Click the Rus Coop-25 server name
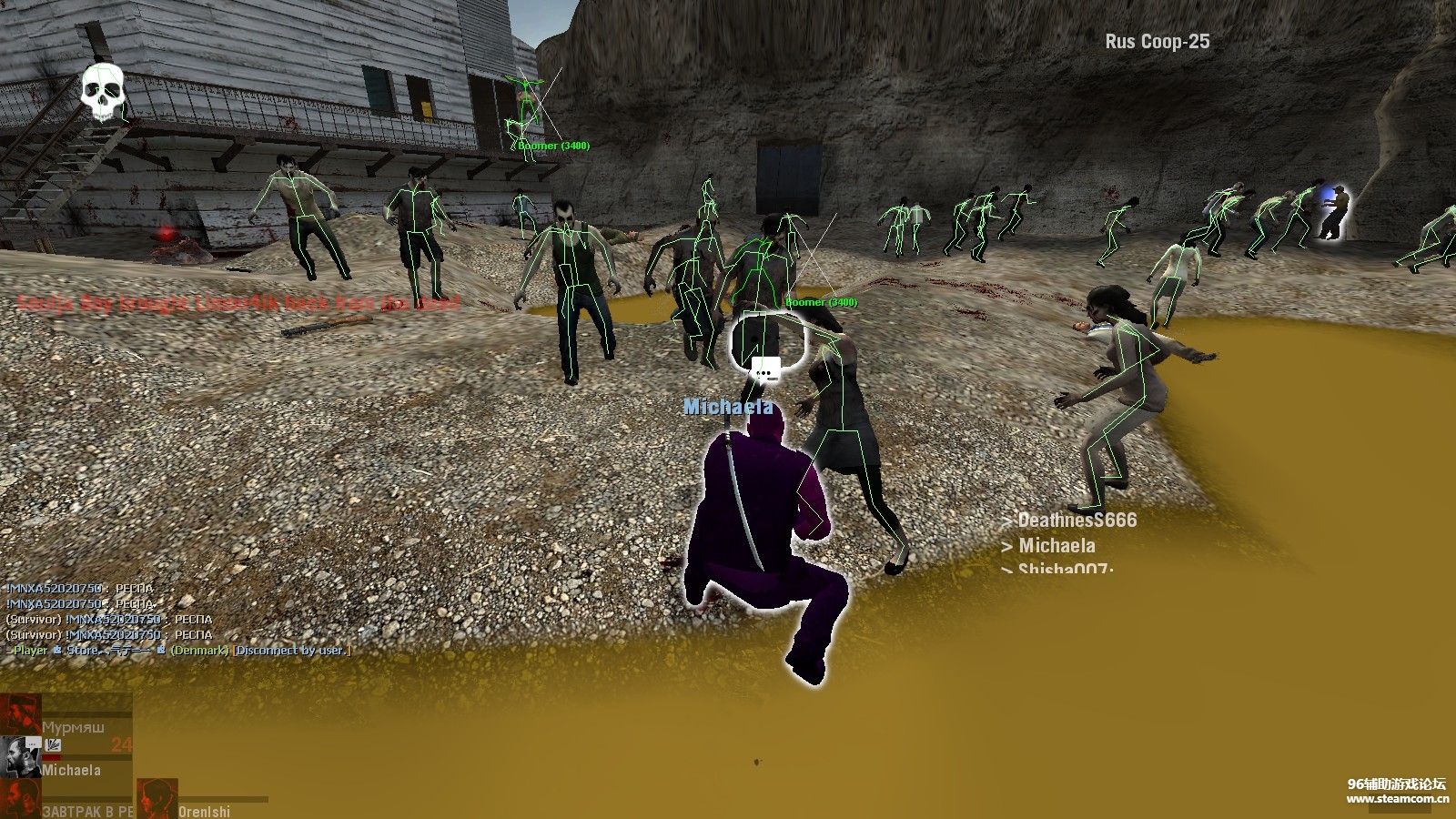This screenshot has width=1456, height=819. click(x=1158, y=42)
